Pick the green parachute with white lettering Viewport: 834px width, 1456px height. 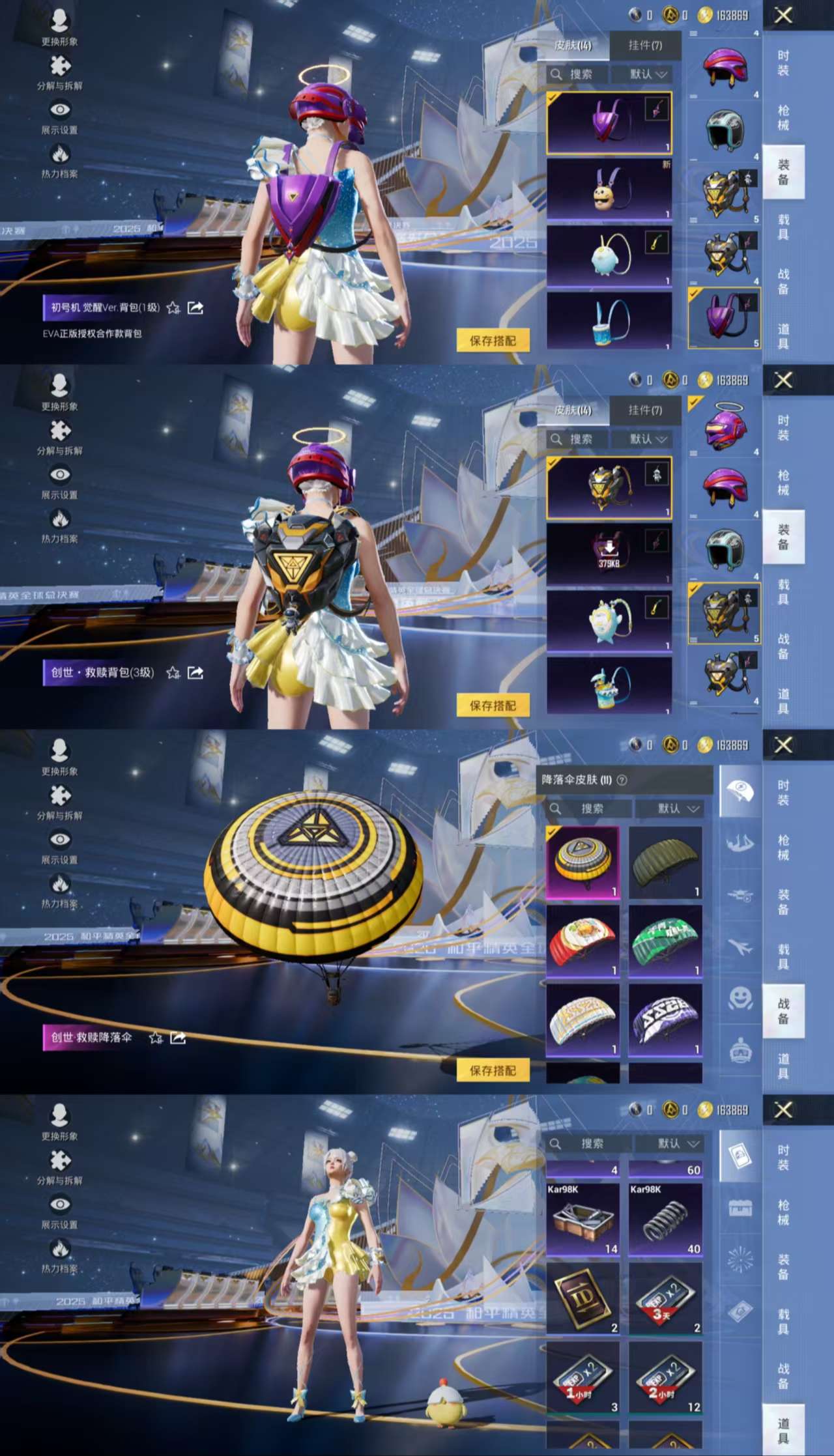(665, 942)
